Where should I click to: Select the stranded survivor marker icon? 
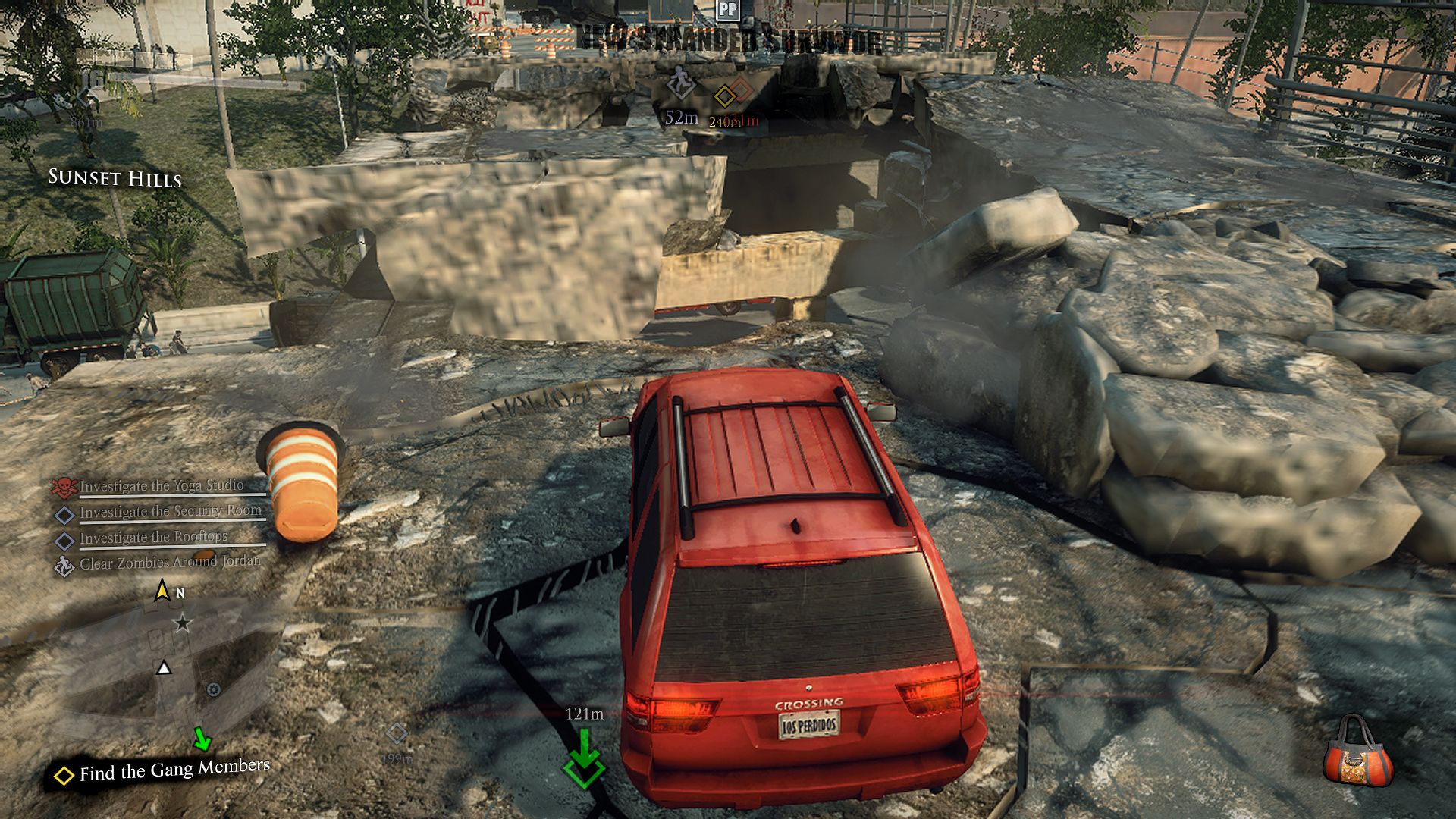click(x=679, y=83)
